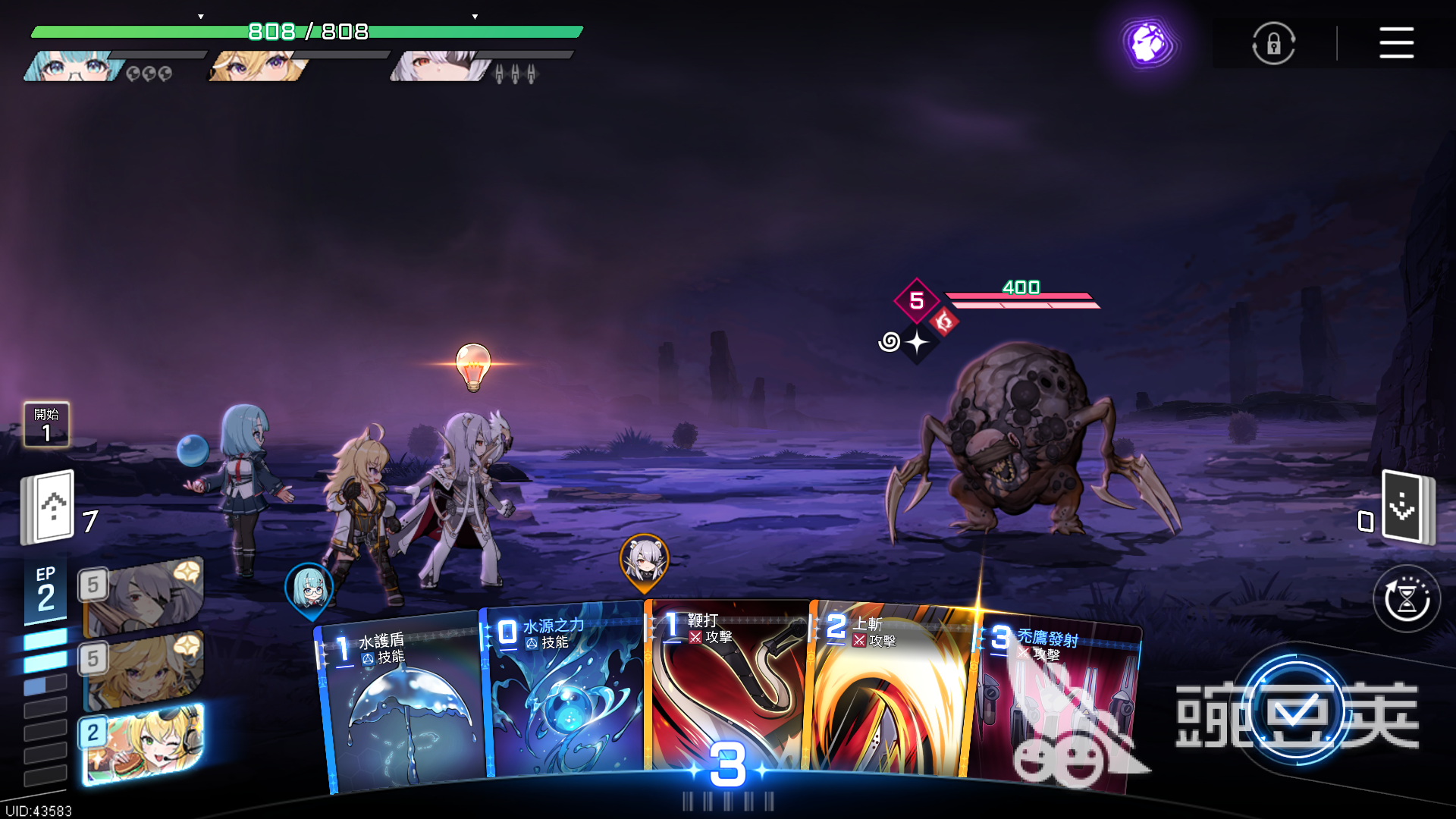Activate the glowing purple orb icon
The image size is (1456, 819).
point(1149,42)
